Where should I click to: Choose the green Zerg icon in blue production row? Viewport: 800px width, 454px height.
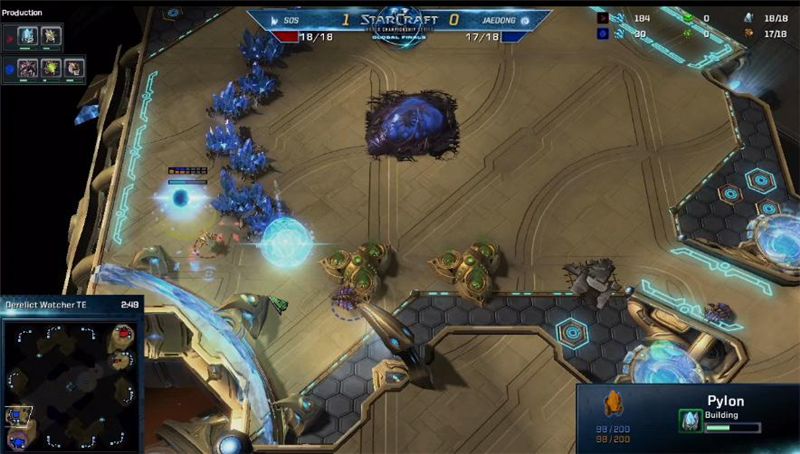click(x=50, y=69)
